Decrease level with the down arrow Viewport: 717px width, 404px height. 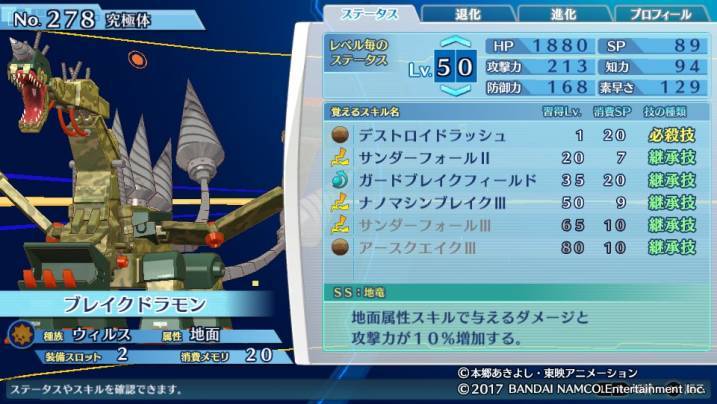click(455, 91)
